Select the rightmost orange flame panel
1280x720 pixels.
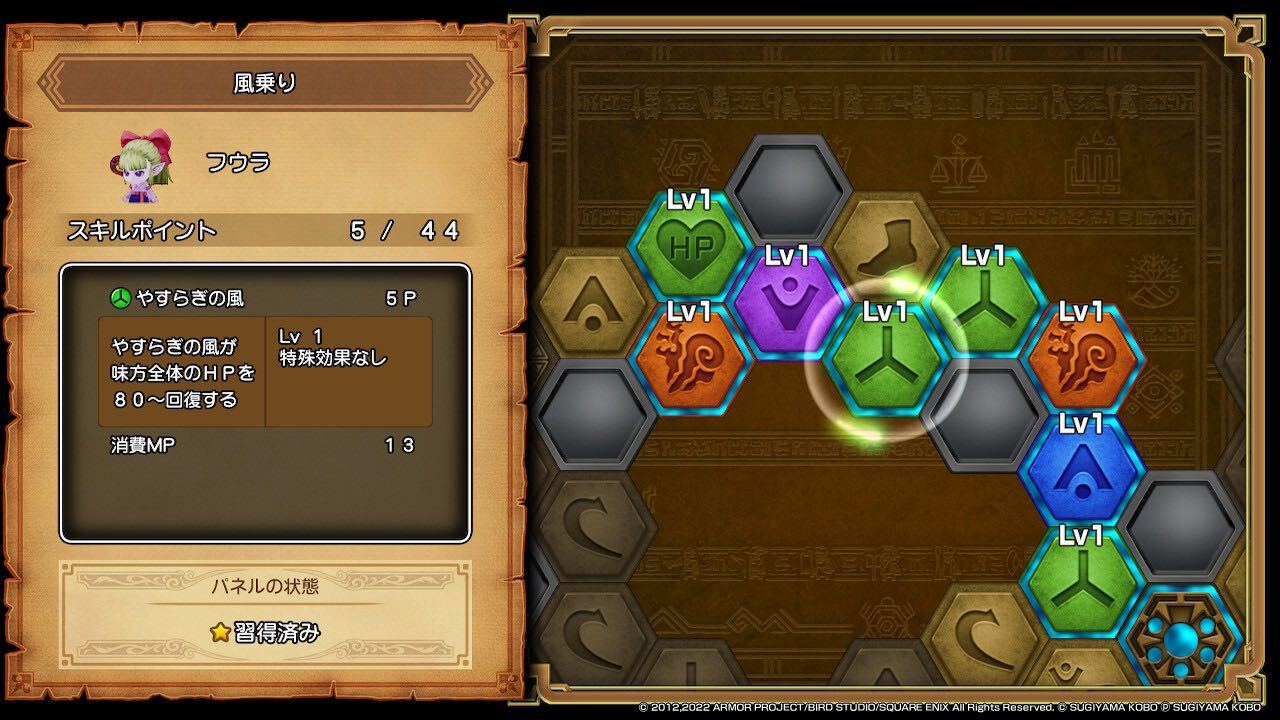coord(1082,356)
